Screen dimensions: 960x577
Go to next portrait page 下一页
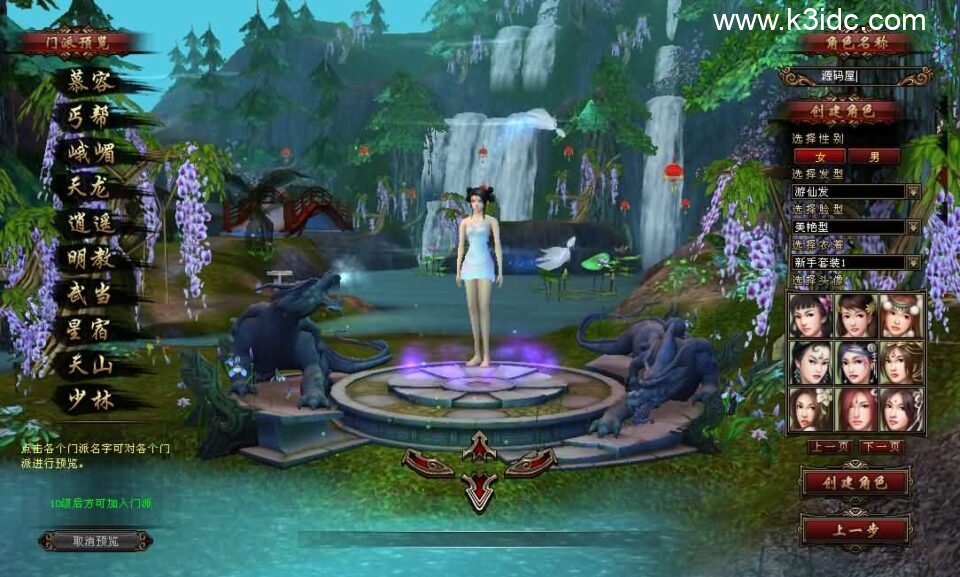click(x=882, y=446)
